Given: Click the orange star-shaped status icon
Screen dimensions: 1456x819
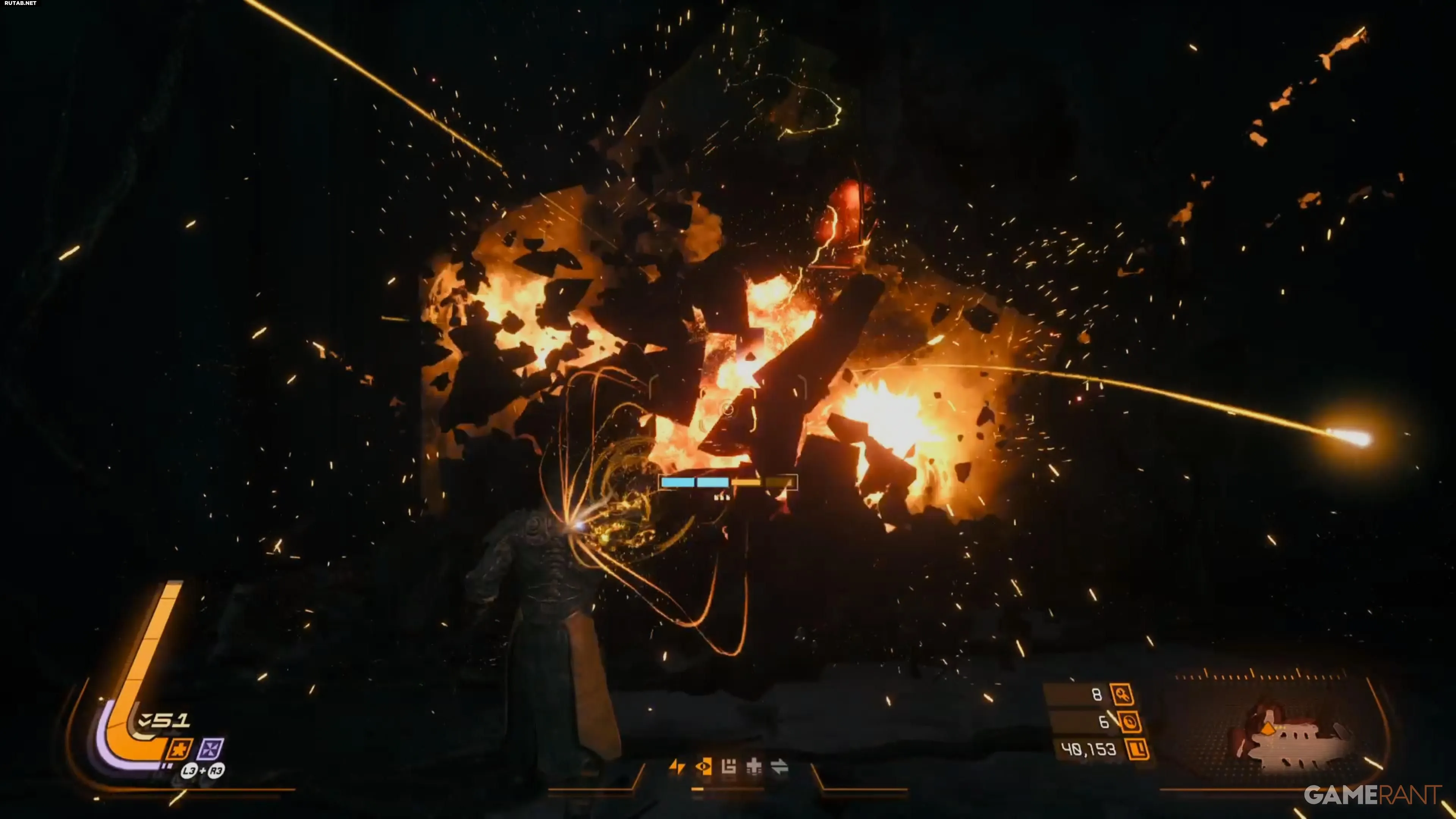Looking at the screenshot, I should 179,750.
